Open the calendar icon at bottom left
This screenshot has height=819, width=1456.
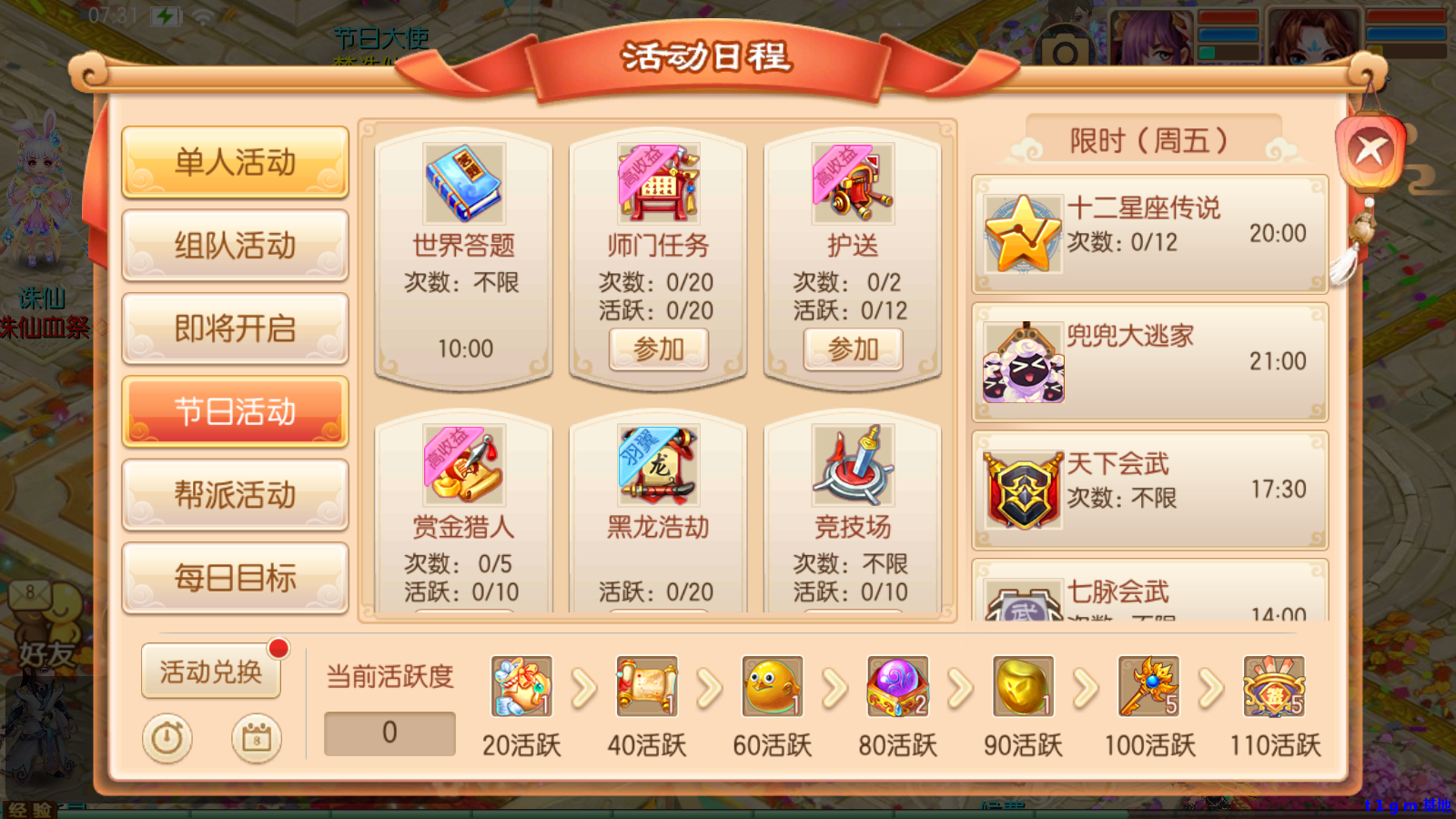256,739
